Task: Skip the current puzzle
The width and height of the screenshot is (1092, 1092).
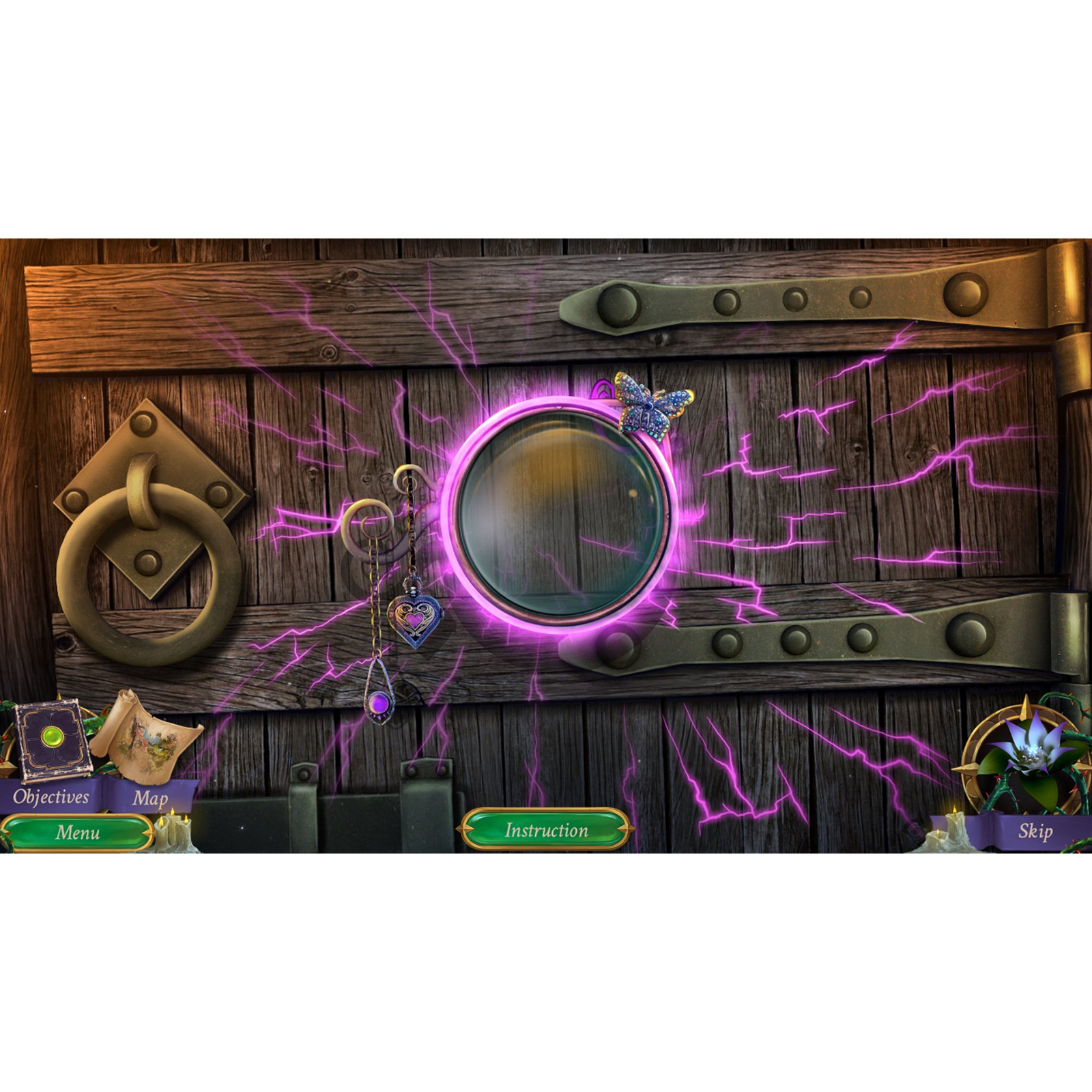Action: click(1036, 831)
